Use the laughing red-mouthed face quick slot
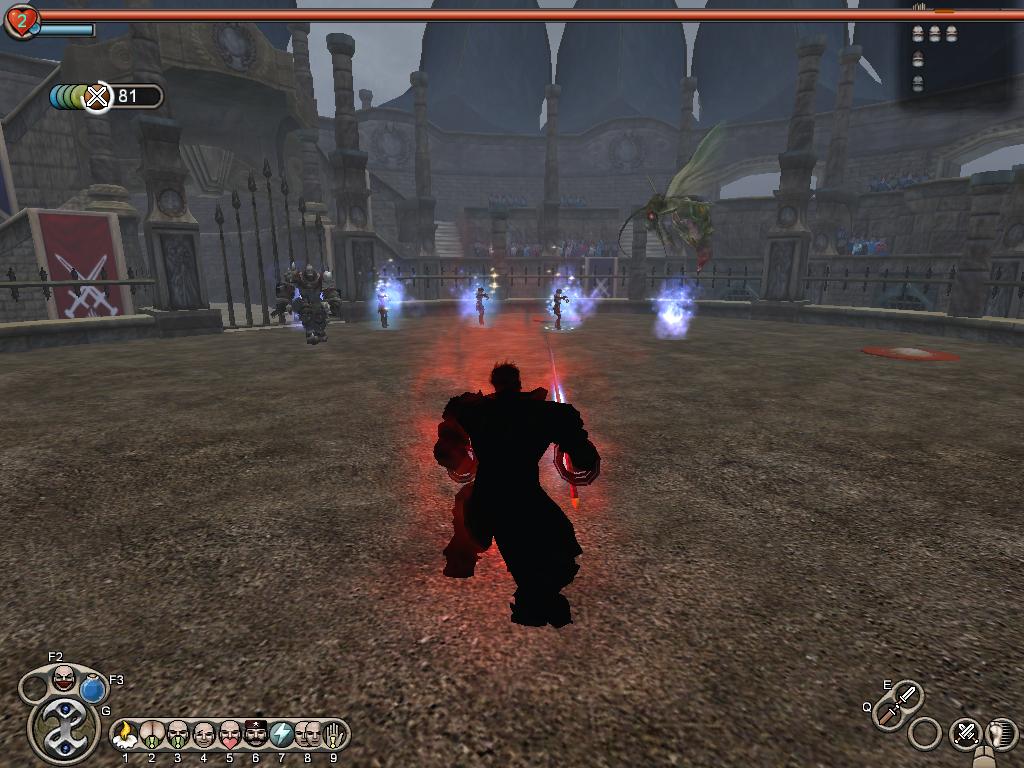The width and height of the screenshot is (1024, 768). tap(64, 679)
